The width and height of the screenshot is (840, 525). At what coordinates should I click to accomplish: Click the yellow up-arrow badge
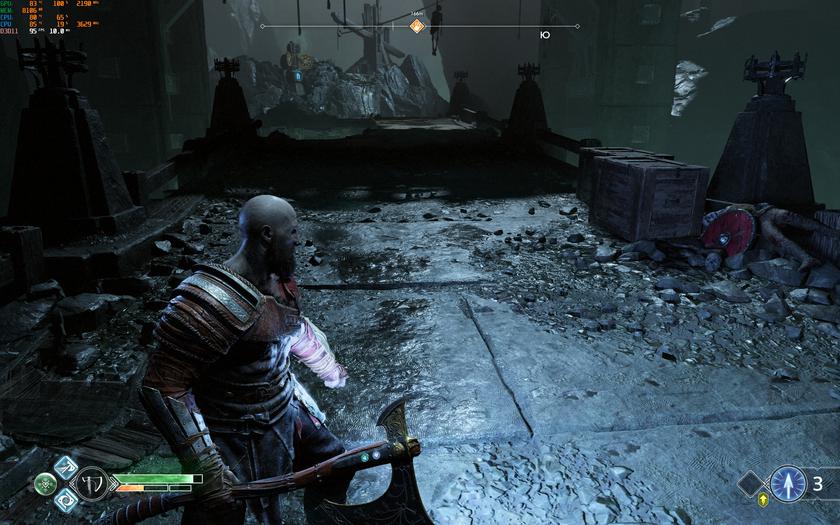click(765, 499)
